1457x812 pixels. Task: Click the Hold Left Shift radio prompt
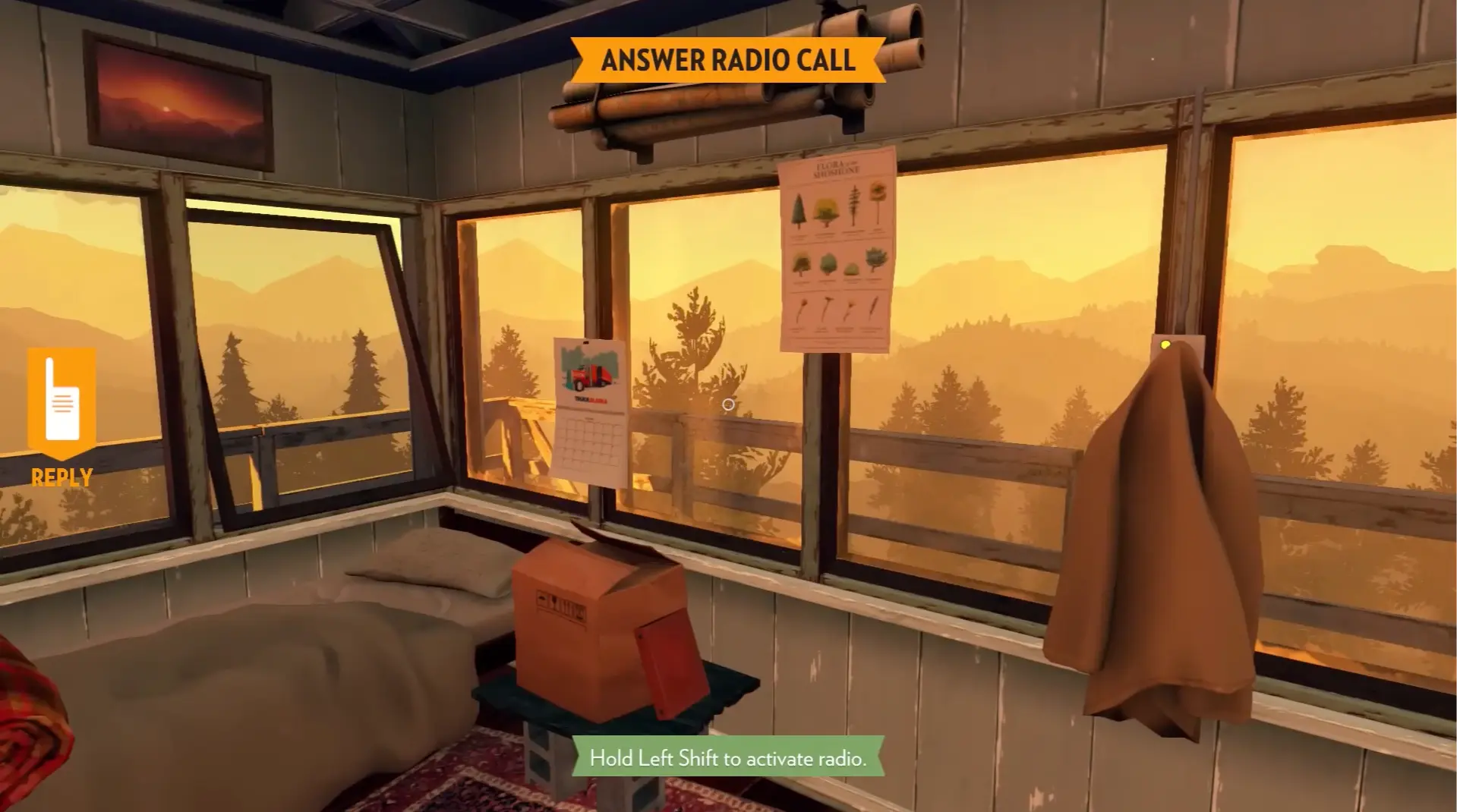(x=727, y=756)
